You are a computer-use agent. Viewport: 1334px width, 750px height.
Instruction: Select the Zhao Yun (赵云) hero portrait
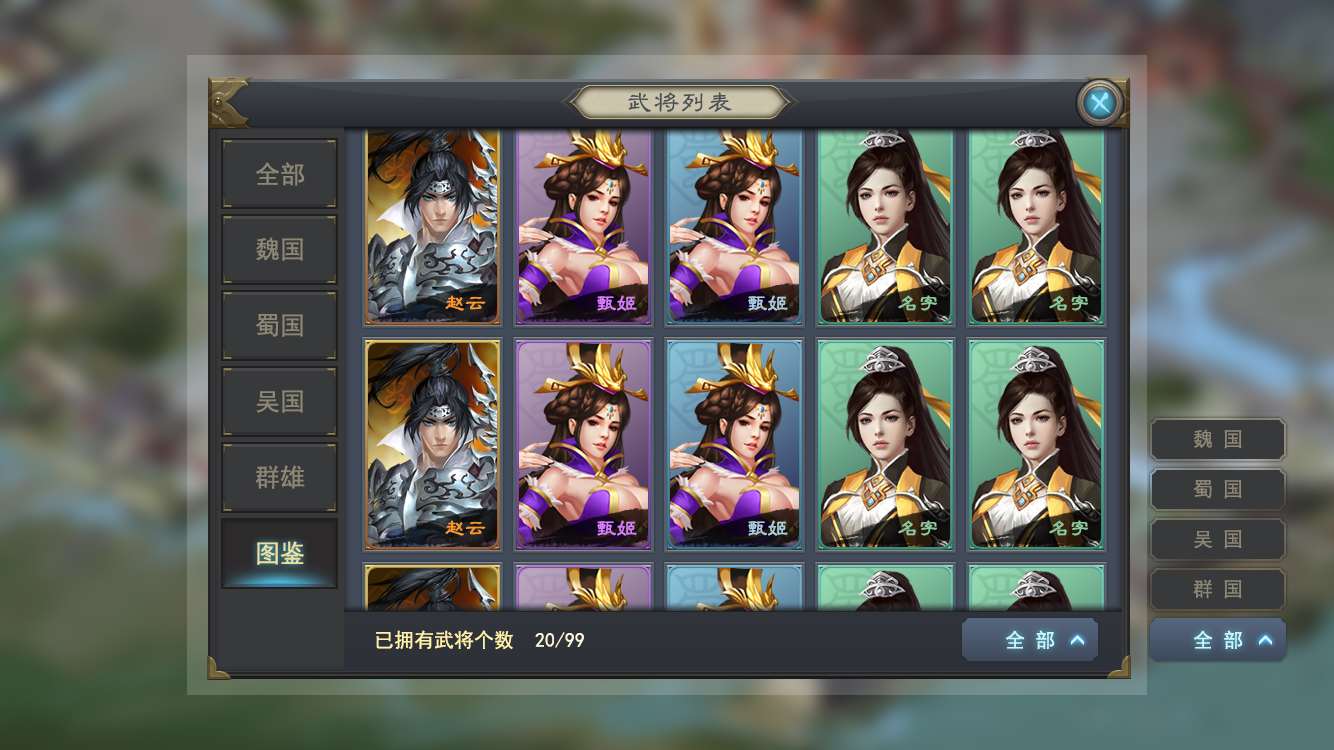432,226
